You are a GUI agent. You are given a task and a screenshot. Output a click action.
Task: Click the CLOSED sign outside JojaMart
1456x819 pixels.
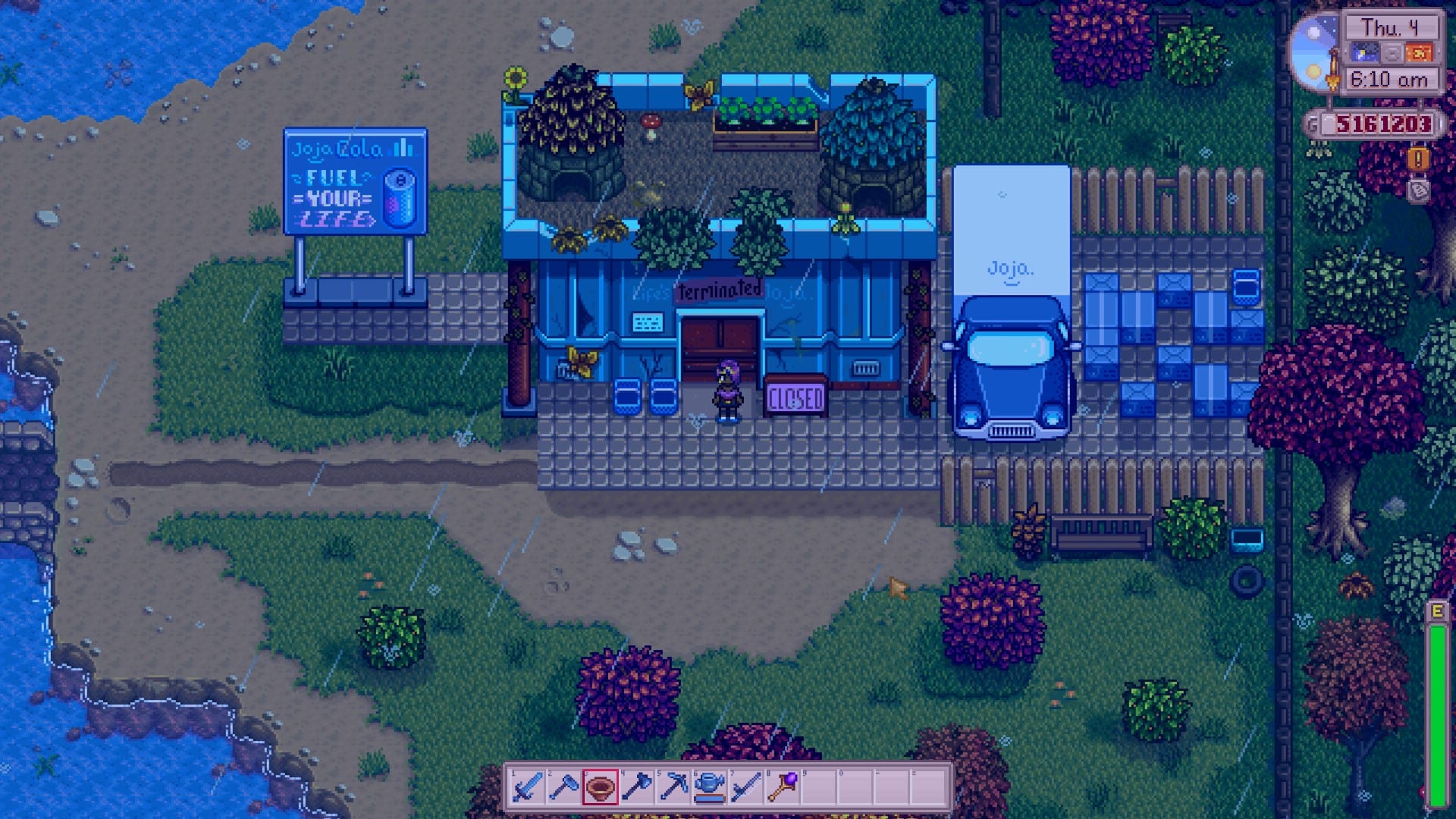point(797,394)
